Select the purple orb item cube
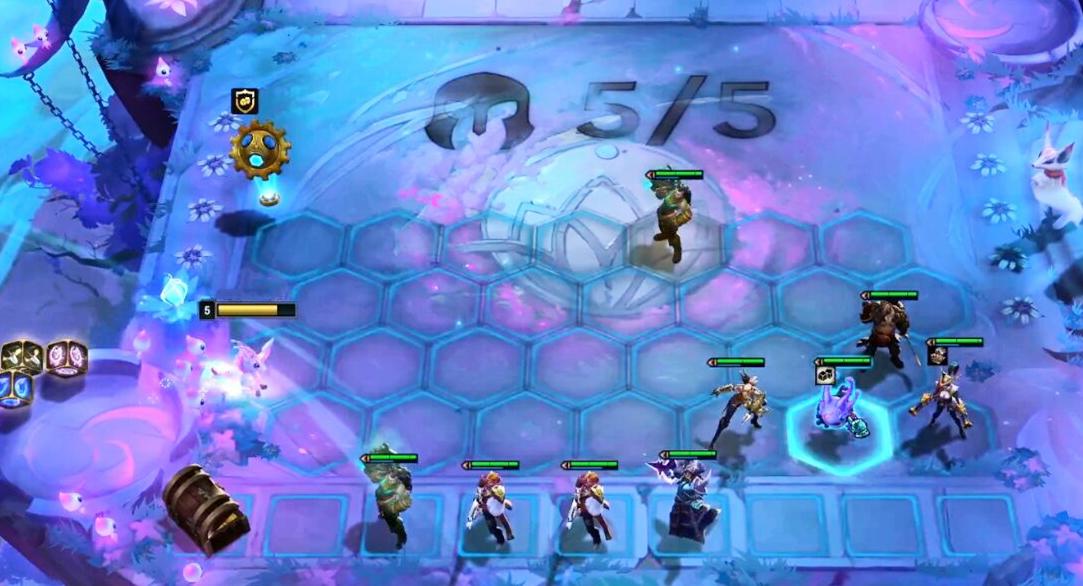1083x586 pixels. click(66, 357)
